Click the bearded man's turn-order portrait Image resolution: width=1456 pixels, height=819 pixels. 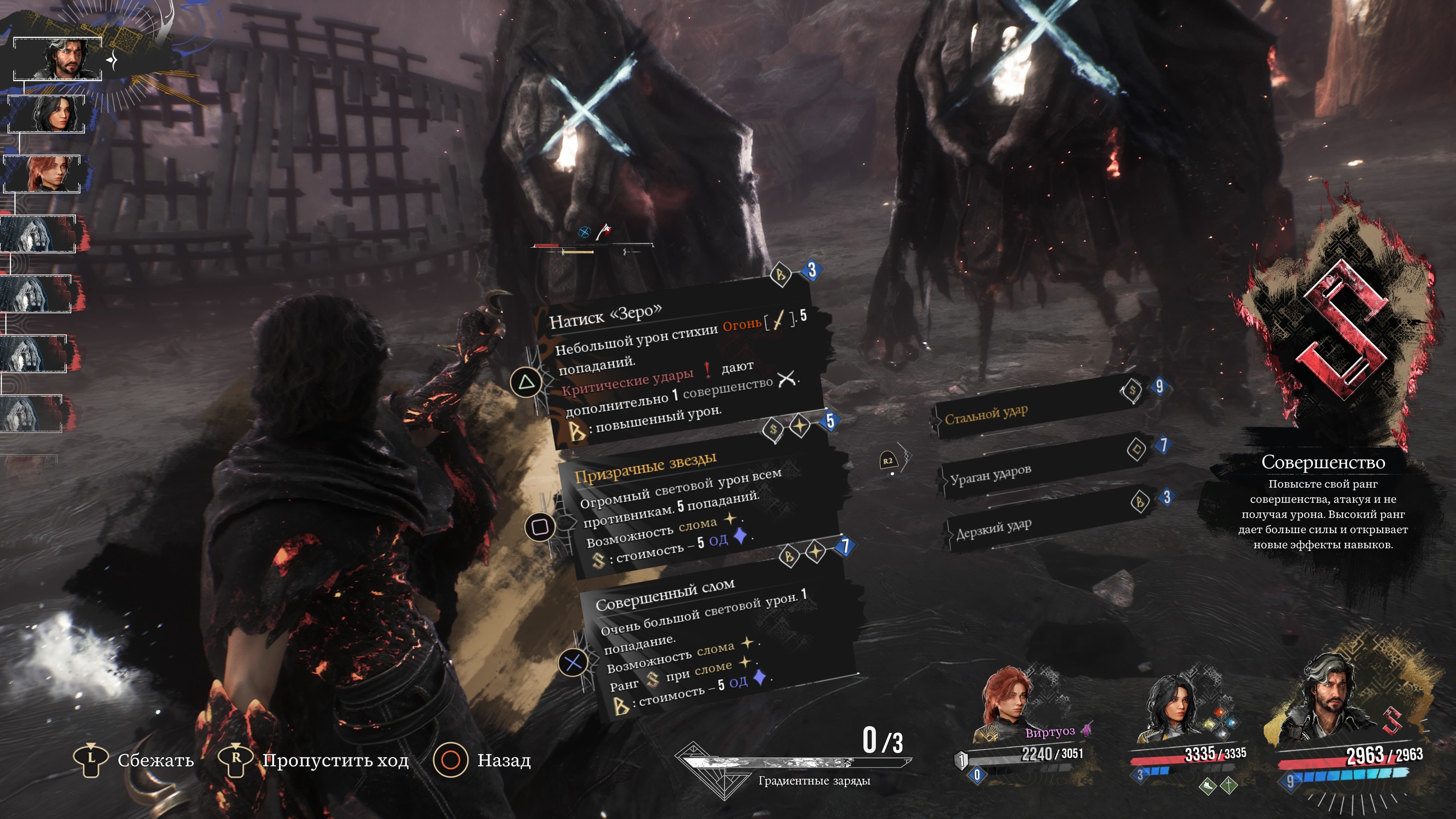pyautogui.click(x=58, y=59)
